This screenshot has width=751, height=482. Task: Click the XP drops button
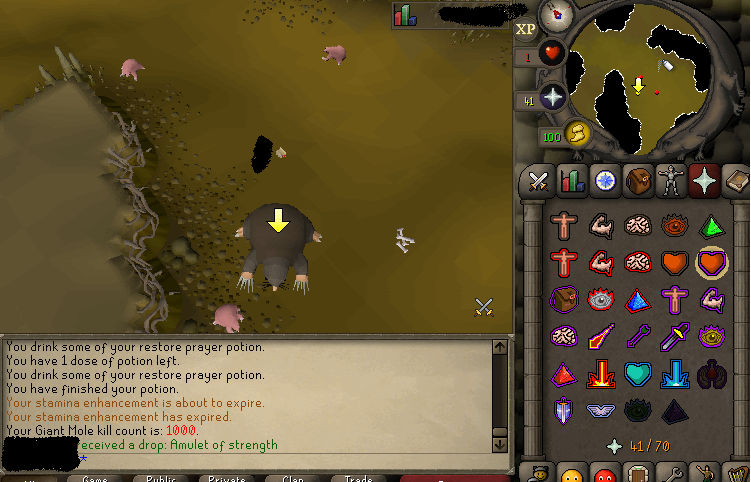pyautogui.click(x=525, y=30)
